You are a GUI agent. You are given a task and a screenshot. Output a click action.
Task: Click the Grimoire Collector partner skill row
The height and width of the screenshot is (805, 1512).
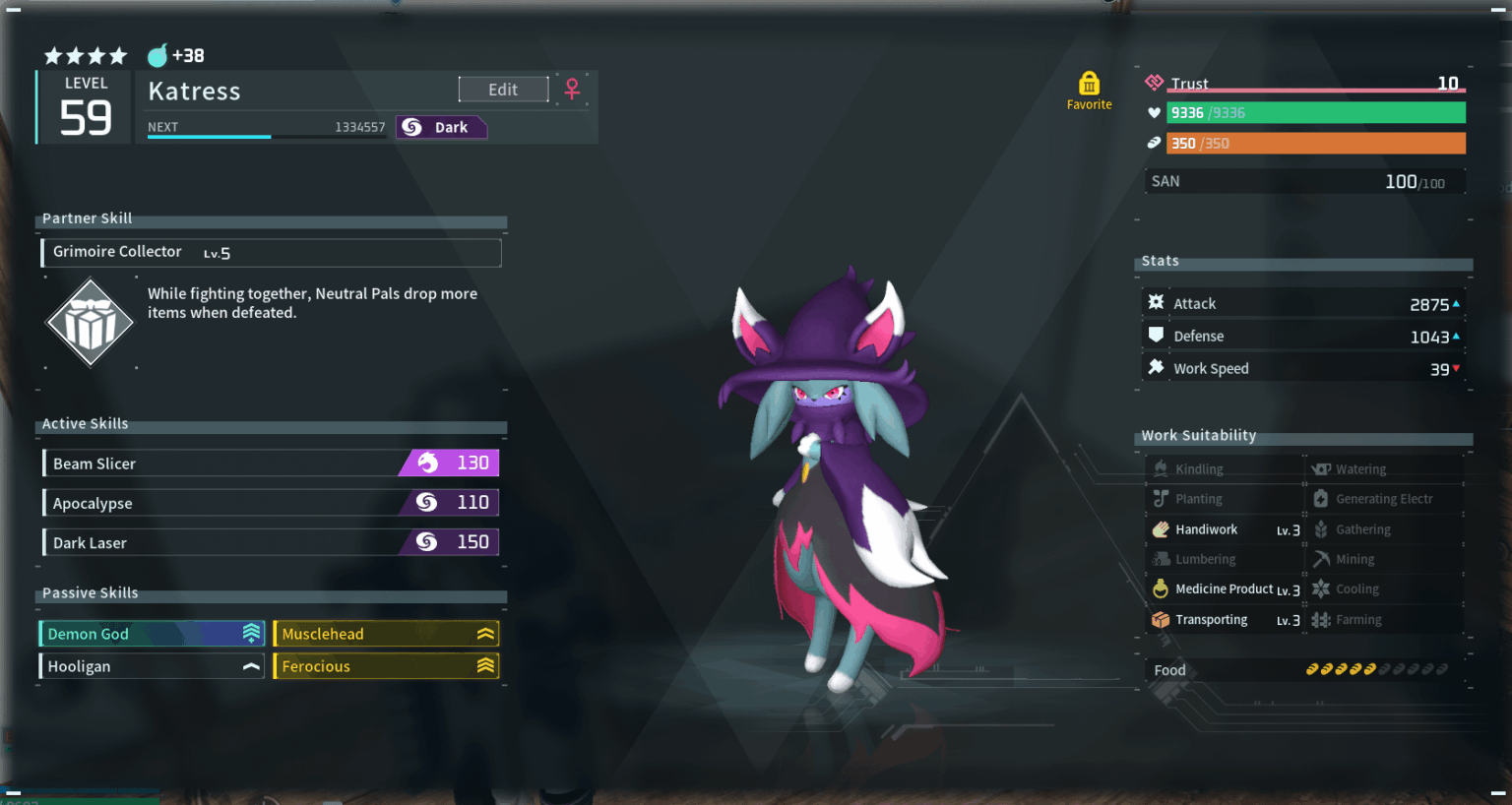click(x=271, y=253)
